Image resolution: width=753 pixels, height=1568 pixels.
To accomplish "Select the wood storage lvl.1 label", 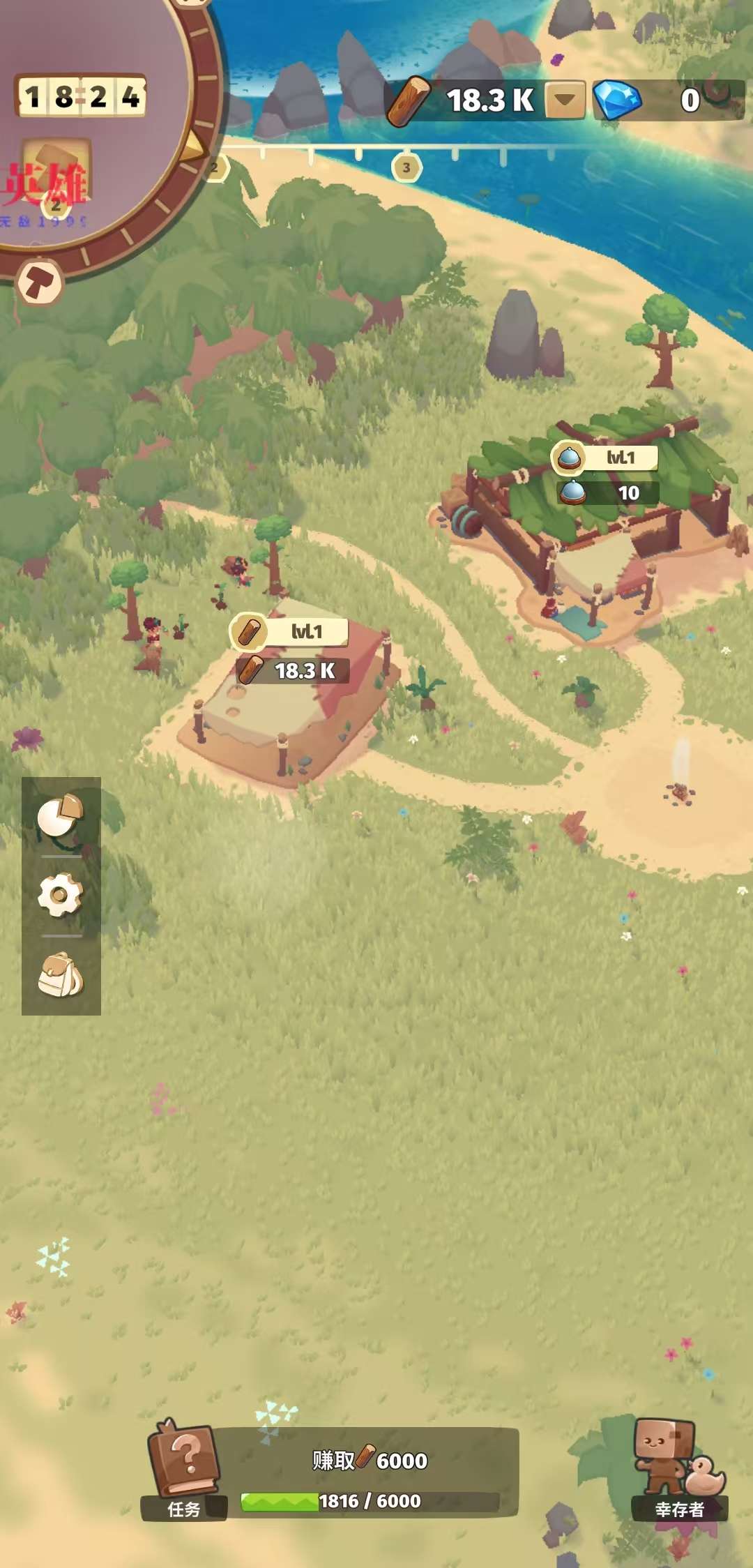I will click(289, 631).
